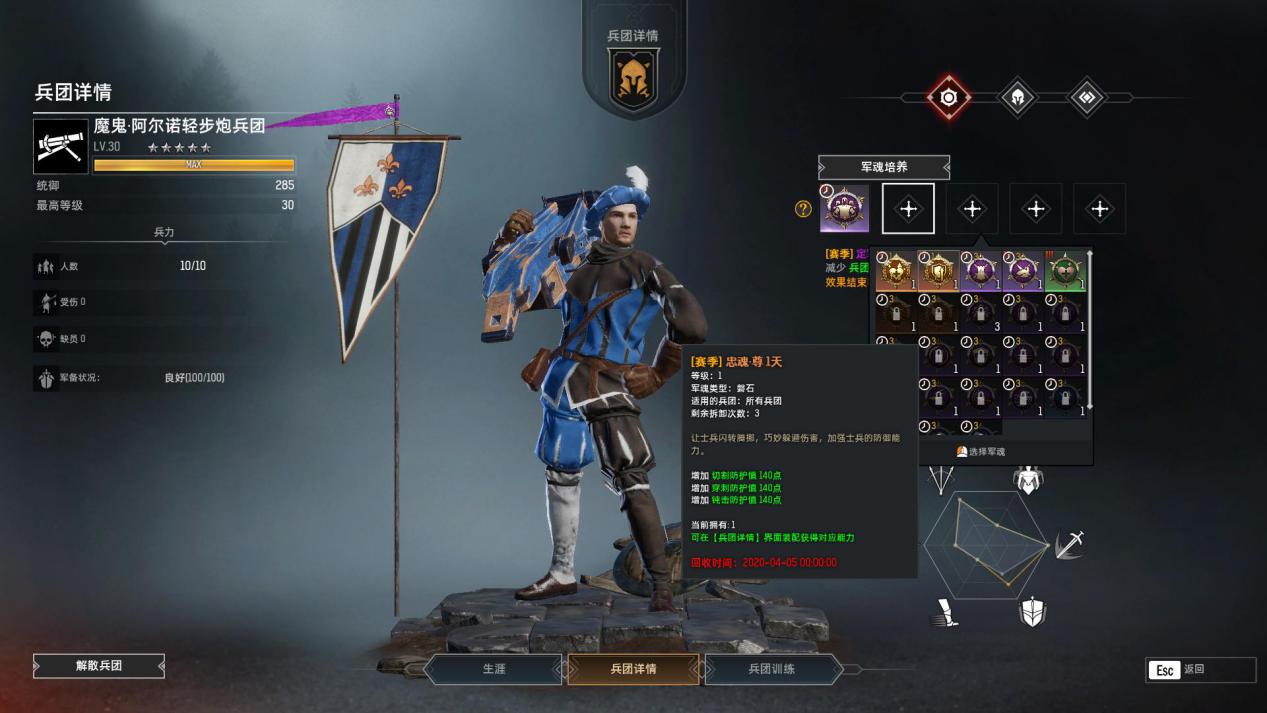Open the layered-diamond tab at top right

pos(1086,97)
